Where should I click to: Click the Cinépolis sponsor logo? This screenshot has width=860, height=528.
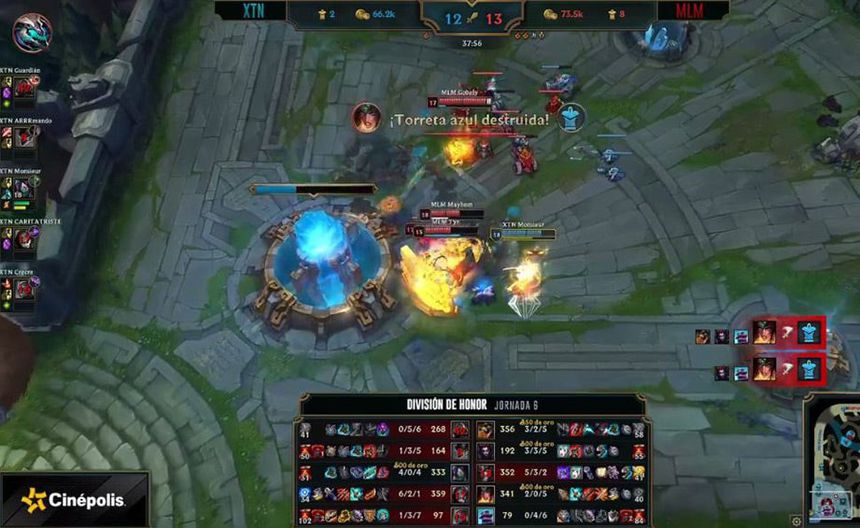click(x=74, y=499)
